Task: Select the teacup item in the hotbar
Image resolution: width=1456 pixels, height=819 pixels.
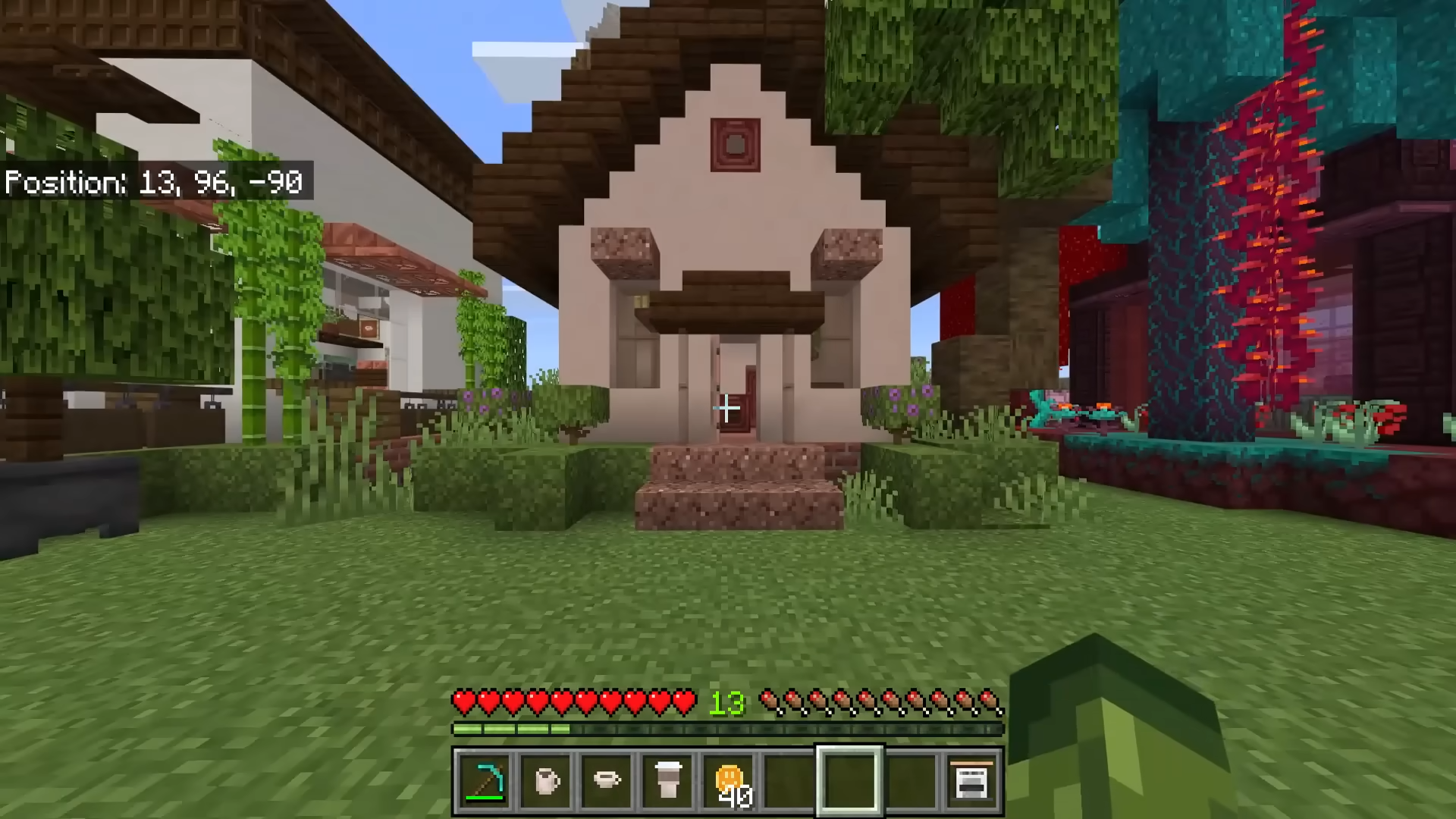Action: tap(607, 779)
